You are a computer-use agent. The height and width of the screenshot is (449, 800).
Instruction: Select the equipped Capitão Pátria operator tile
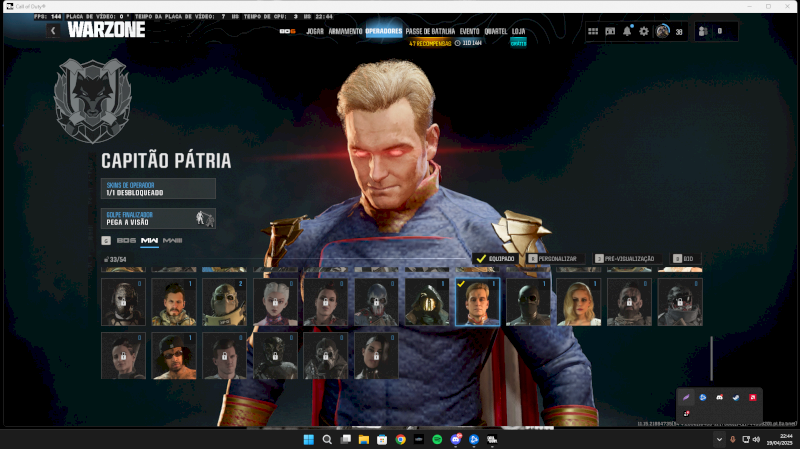[478, 303]
